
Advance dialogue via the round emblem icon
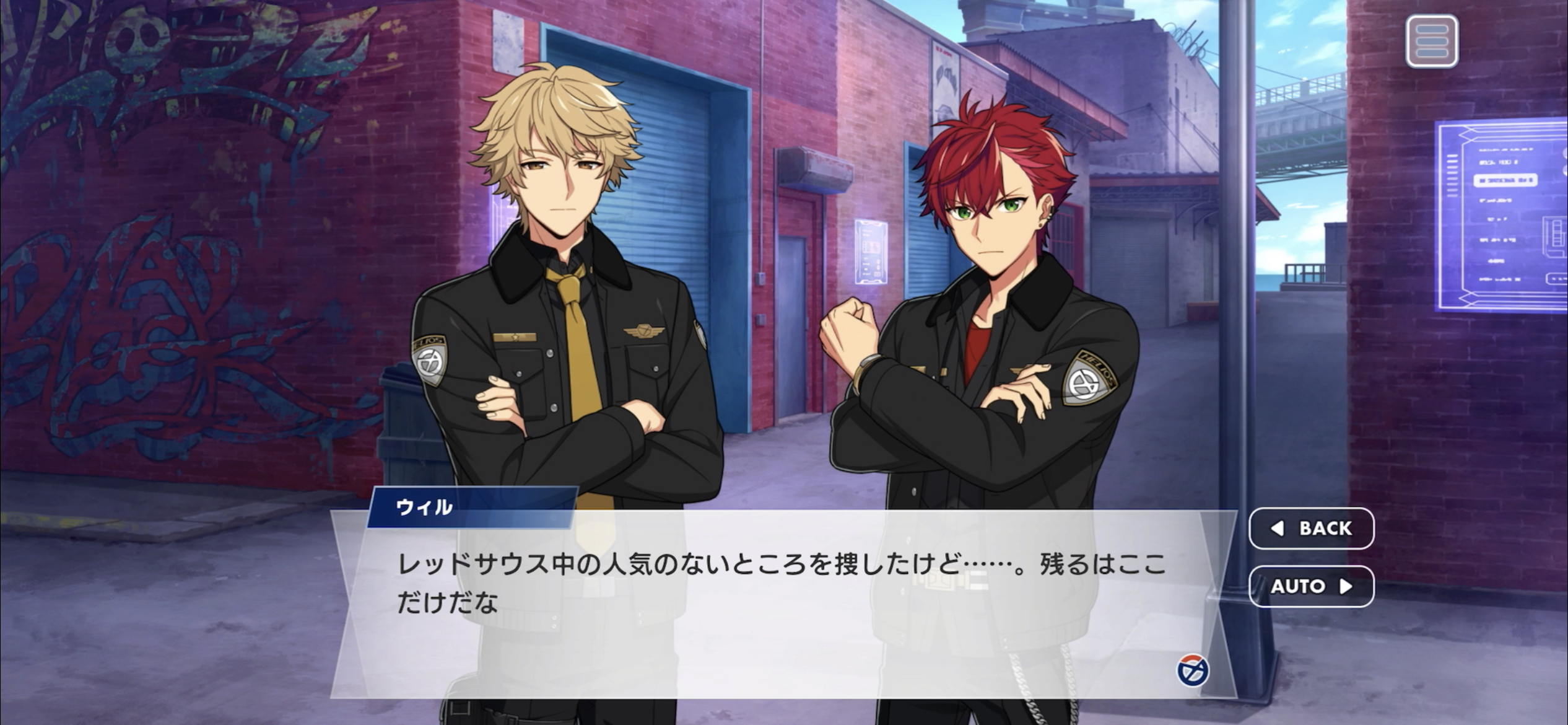[x=1192, y=670]
